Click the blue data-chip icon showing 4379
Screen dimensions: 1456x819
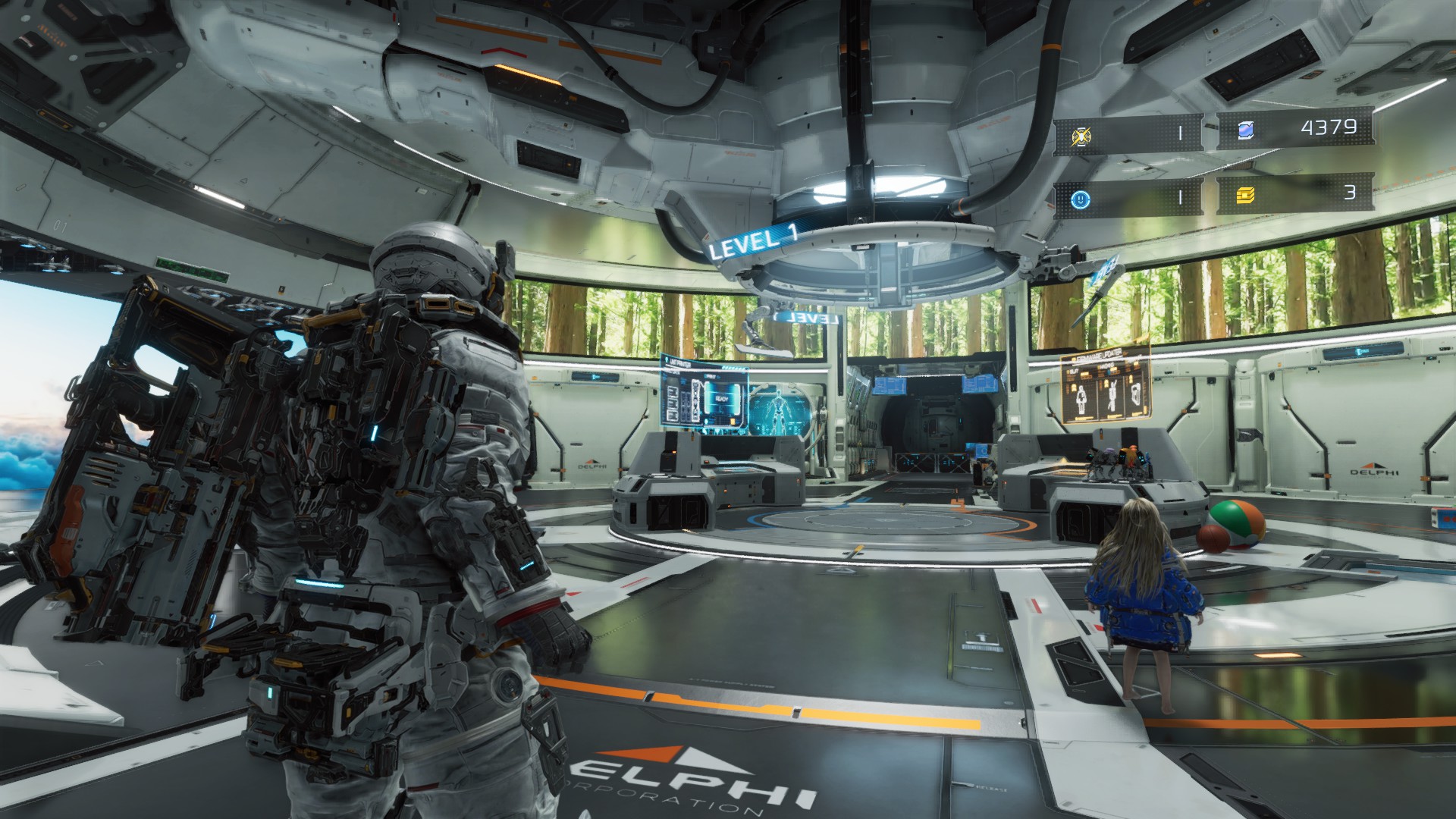[1246, 130]
